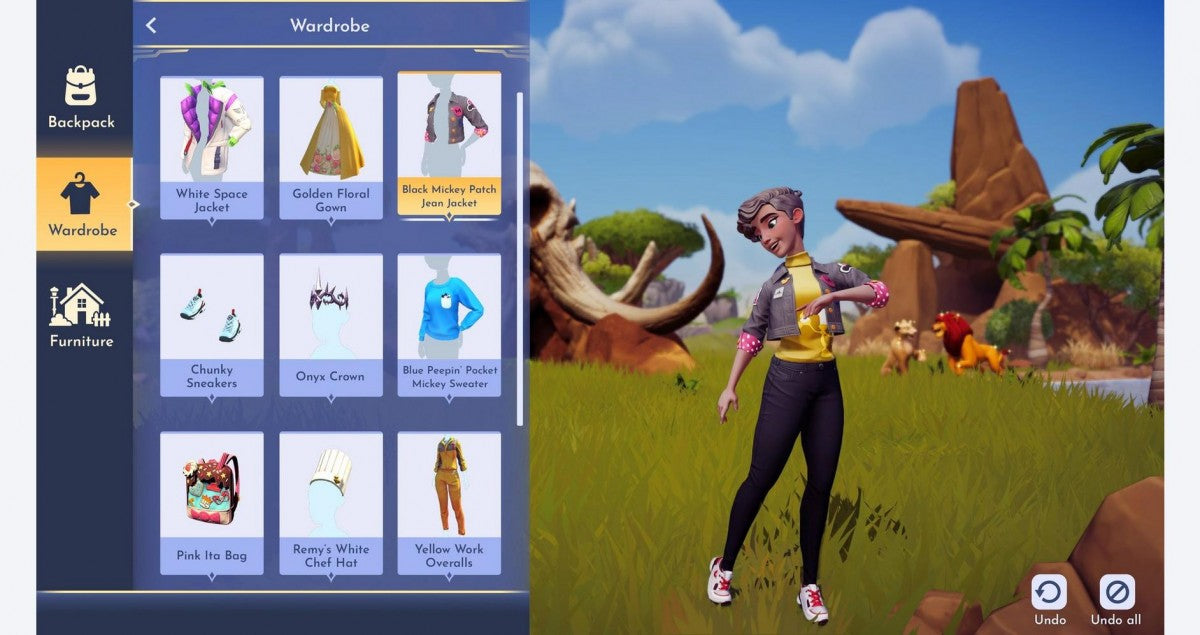Viewport: 1200px width, 635px height.
Task: Select the Onyx Crown
Action: 331,325
